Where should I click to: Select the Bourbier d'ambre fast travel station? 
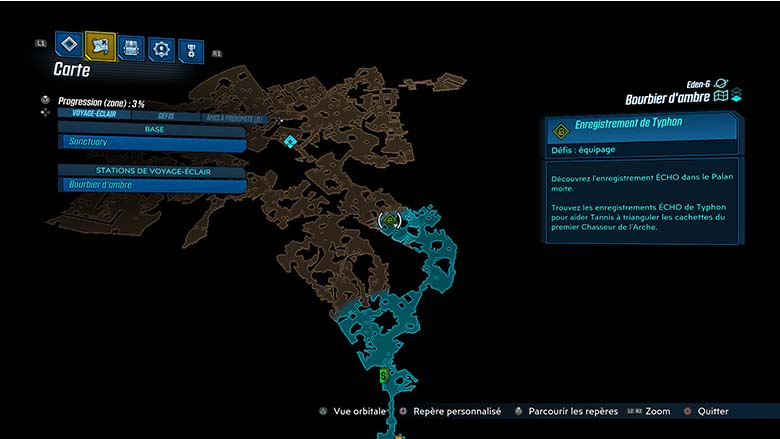[152, 185]
